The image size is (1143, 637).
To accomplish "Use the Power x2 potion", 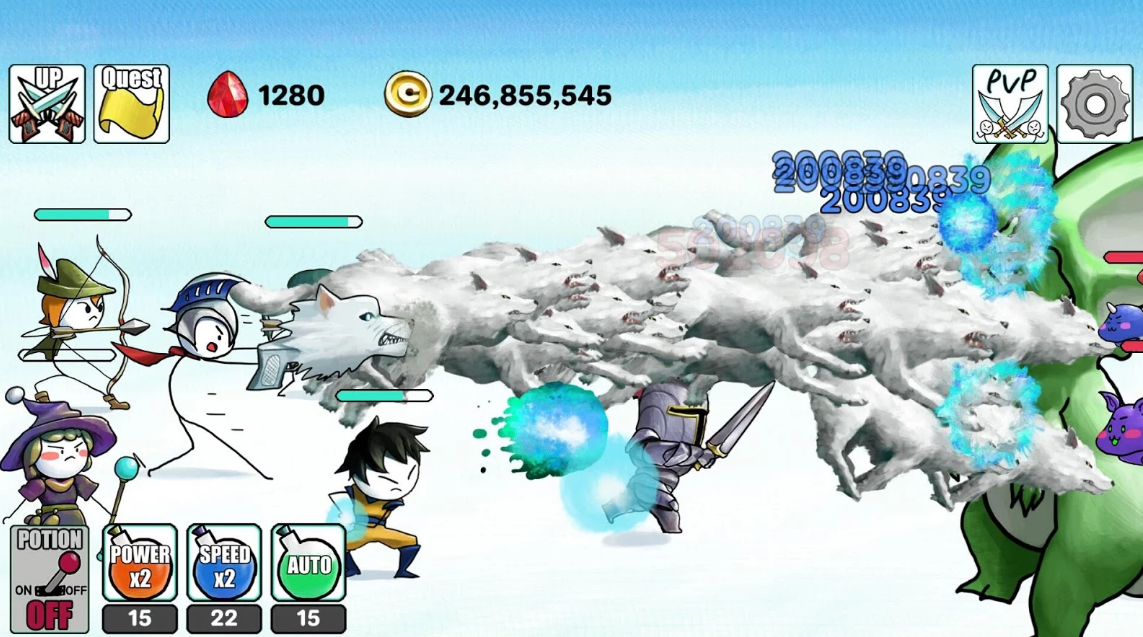I will coord(140,564).
